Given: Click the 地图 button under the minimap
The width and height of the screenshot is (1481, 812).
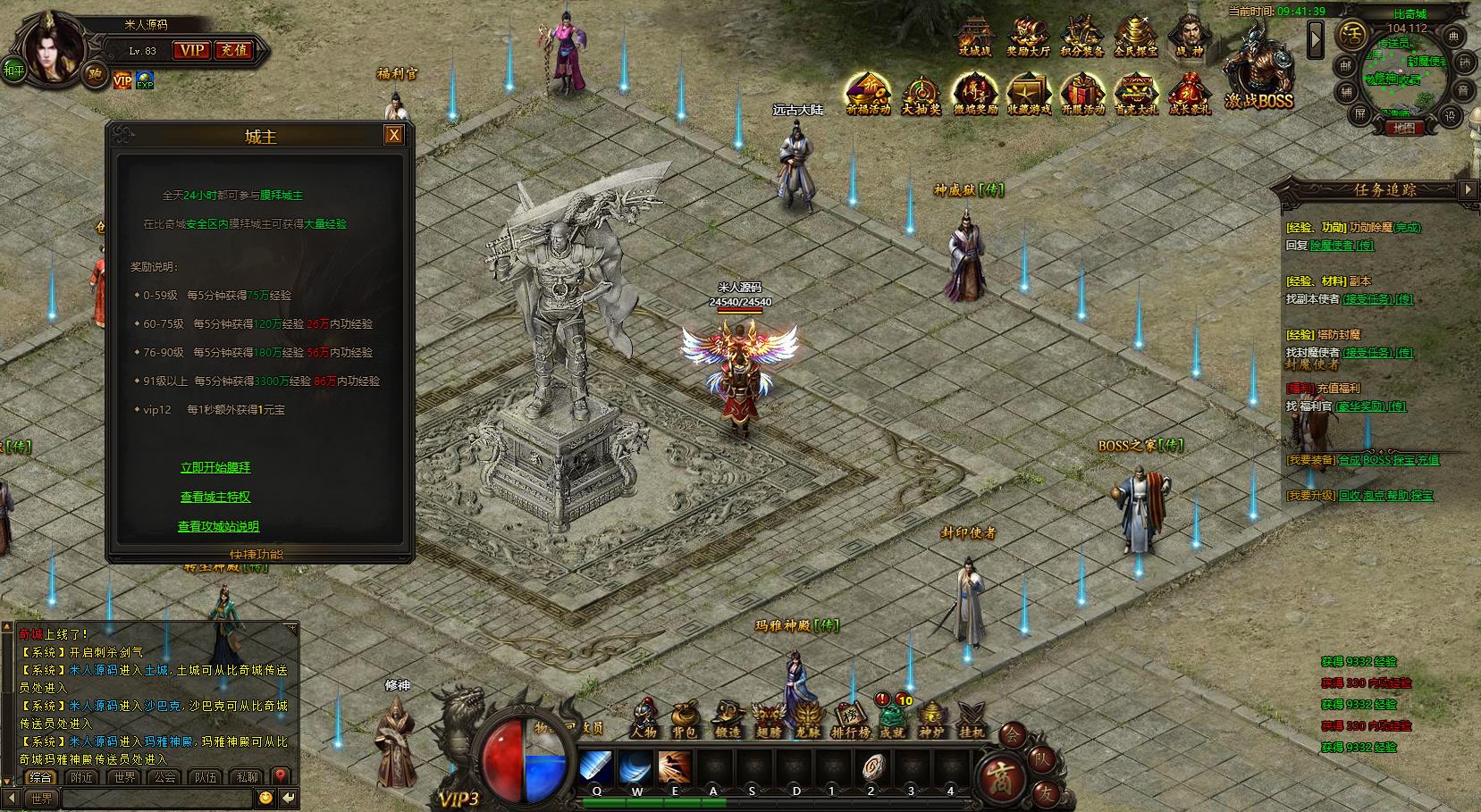Looking at the screenshot, I should tap(1404, 128).
